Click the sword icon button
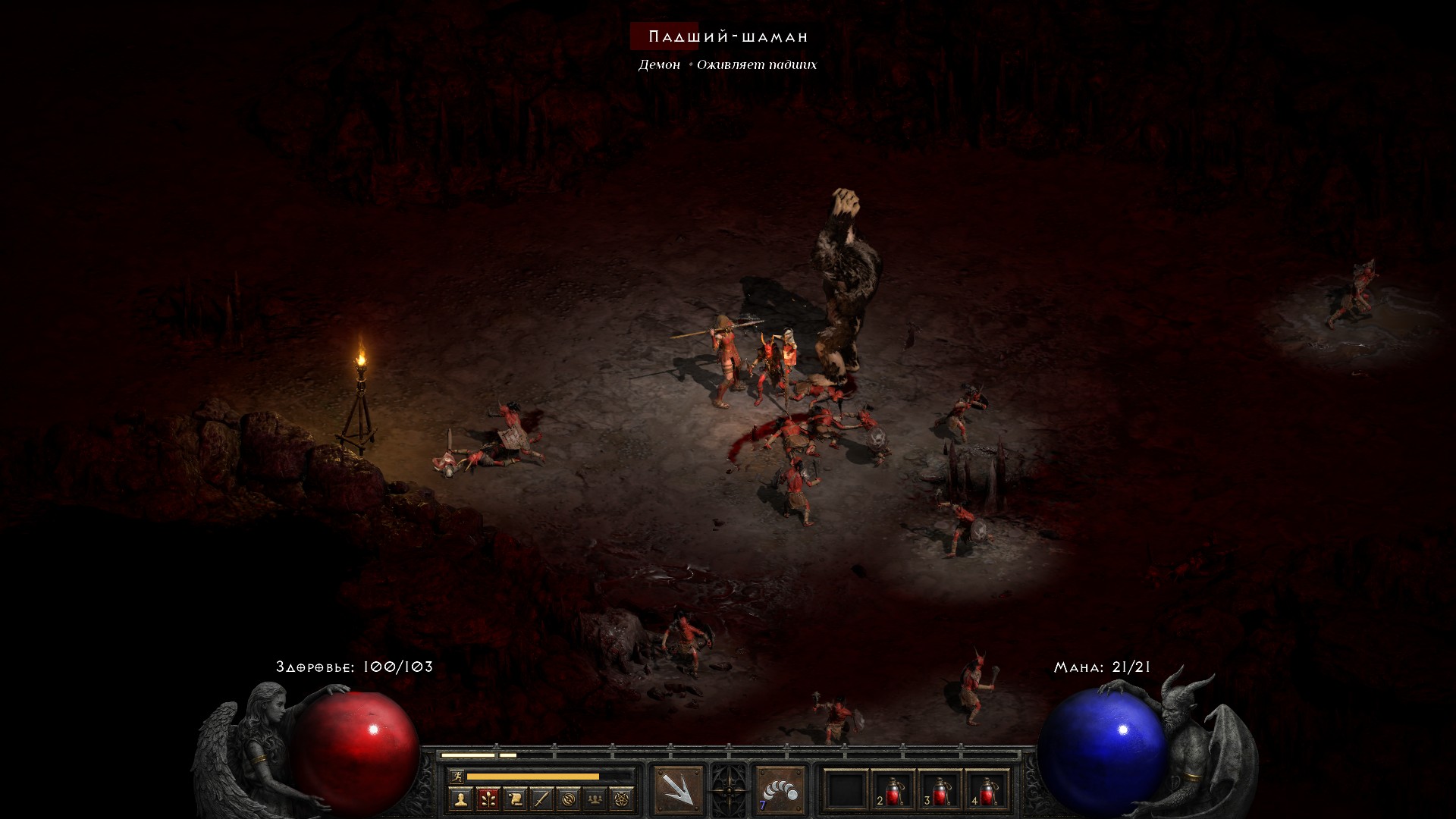Screen dimensions: 1456x819 coord(541,799)
